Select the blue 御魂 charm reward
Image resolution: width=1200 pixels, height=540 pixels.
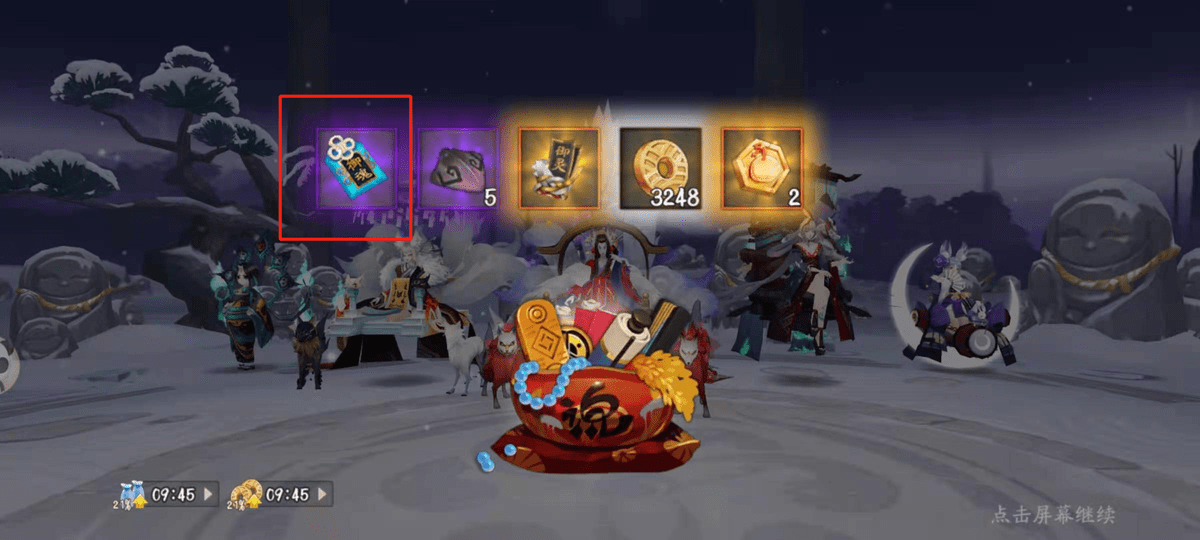pyautogui.click(x=355, y=168)
